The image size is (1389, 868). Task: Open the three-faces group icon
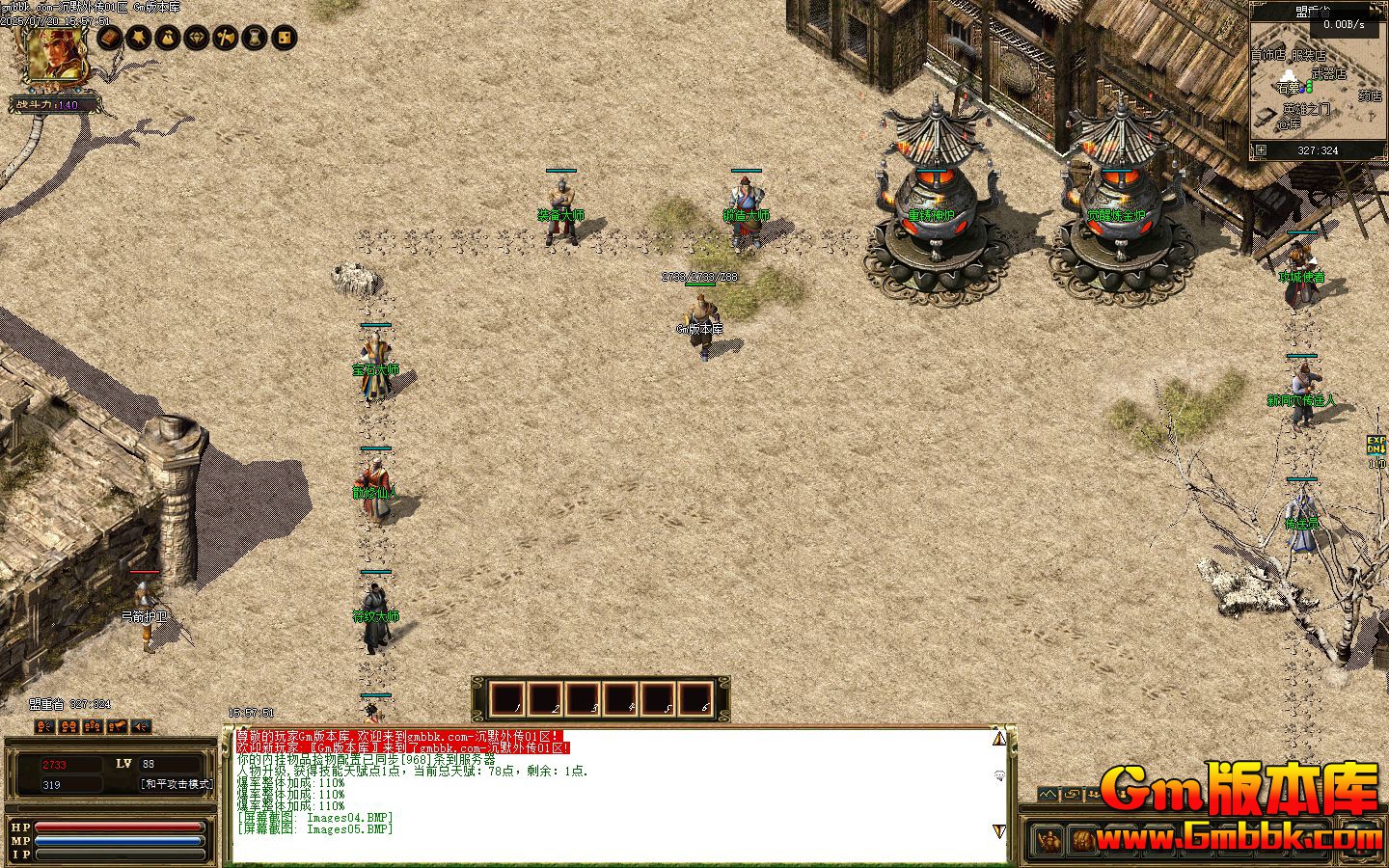pyautogui.click(x=93, y=726)
